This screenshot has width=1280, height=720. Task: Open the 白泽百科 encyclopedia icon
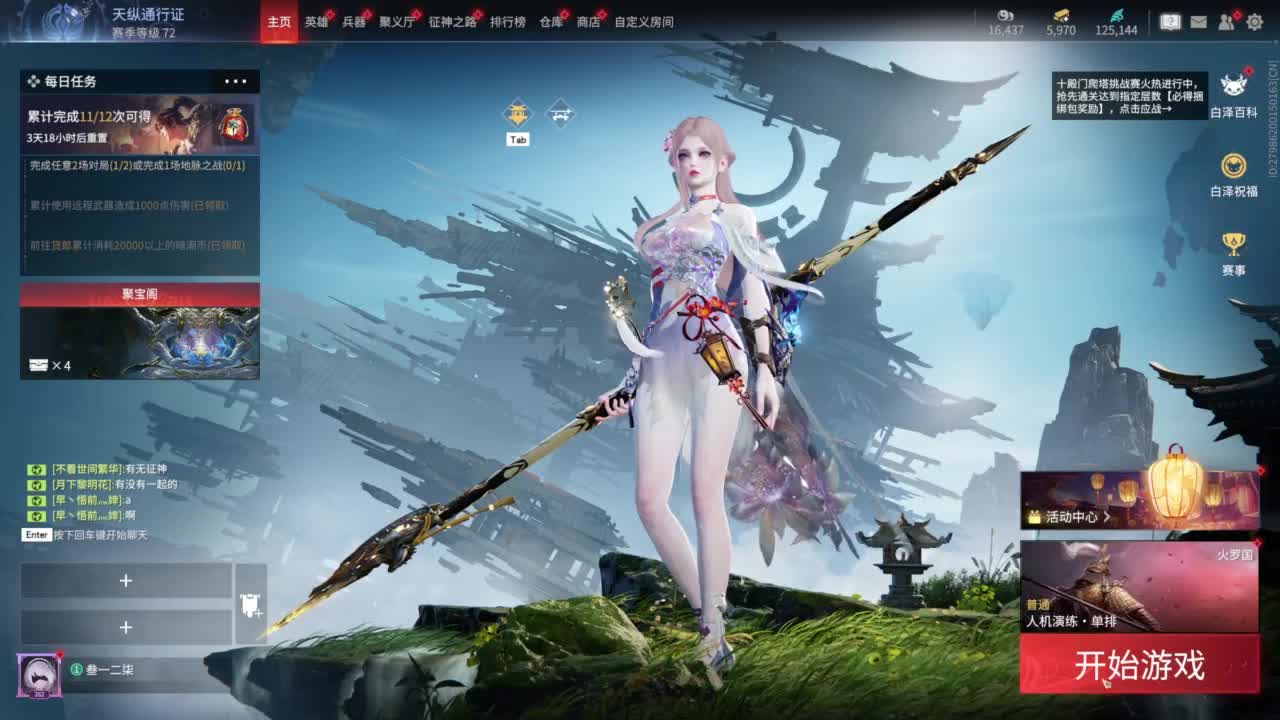[1240, 85]
